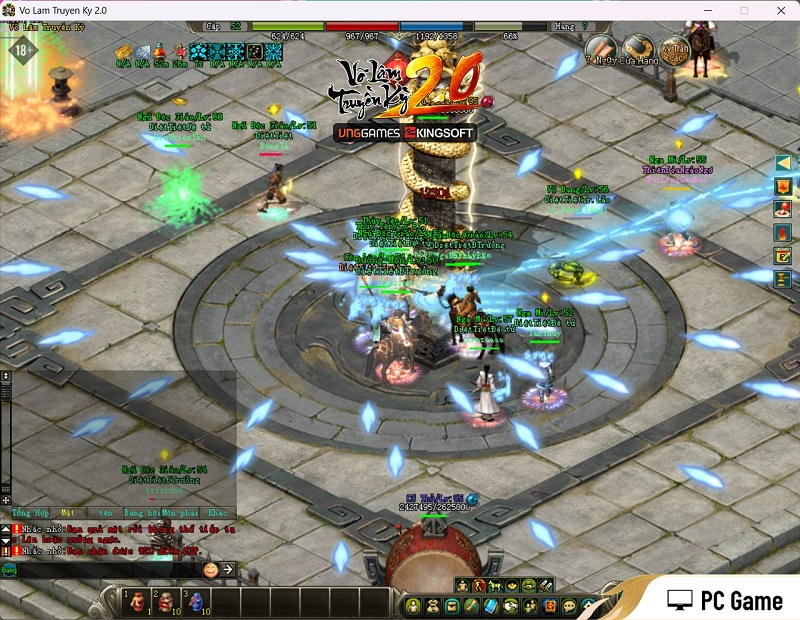Open the scroll icon next to Cửa Hàng
The image size is (800, 620).
pos(601,47)
